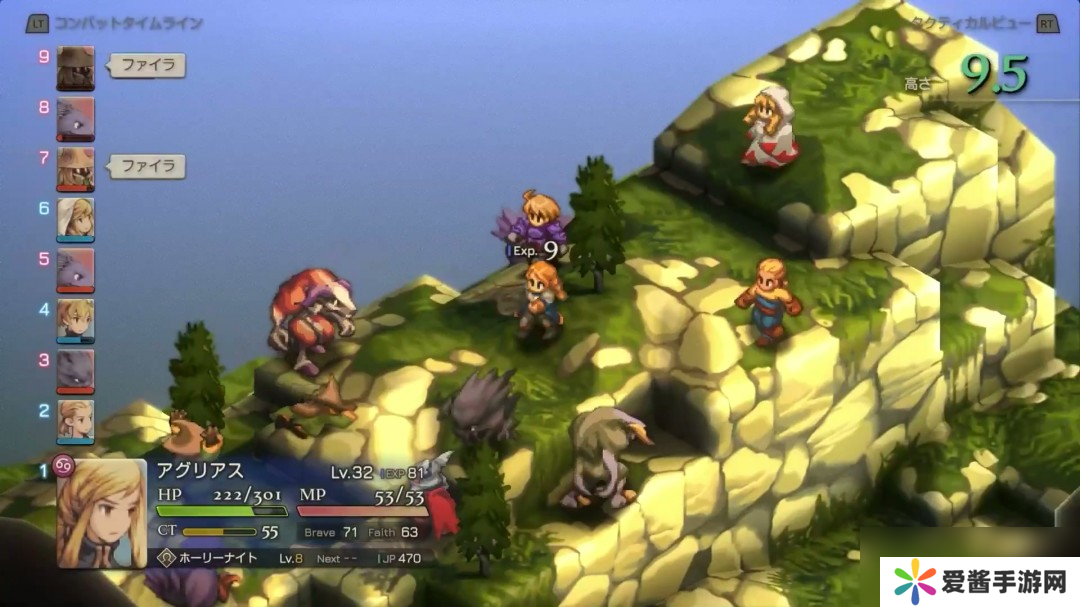Screen dimensions: 1080x607
Task: Select the turn 3 dark wolf portrait
Action: click(76, 370)
